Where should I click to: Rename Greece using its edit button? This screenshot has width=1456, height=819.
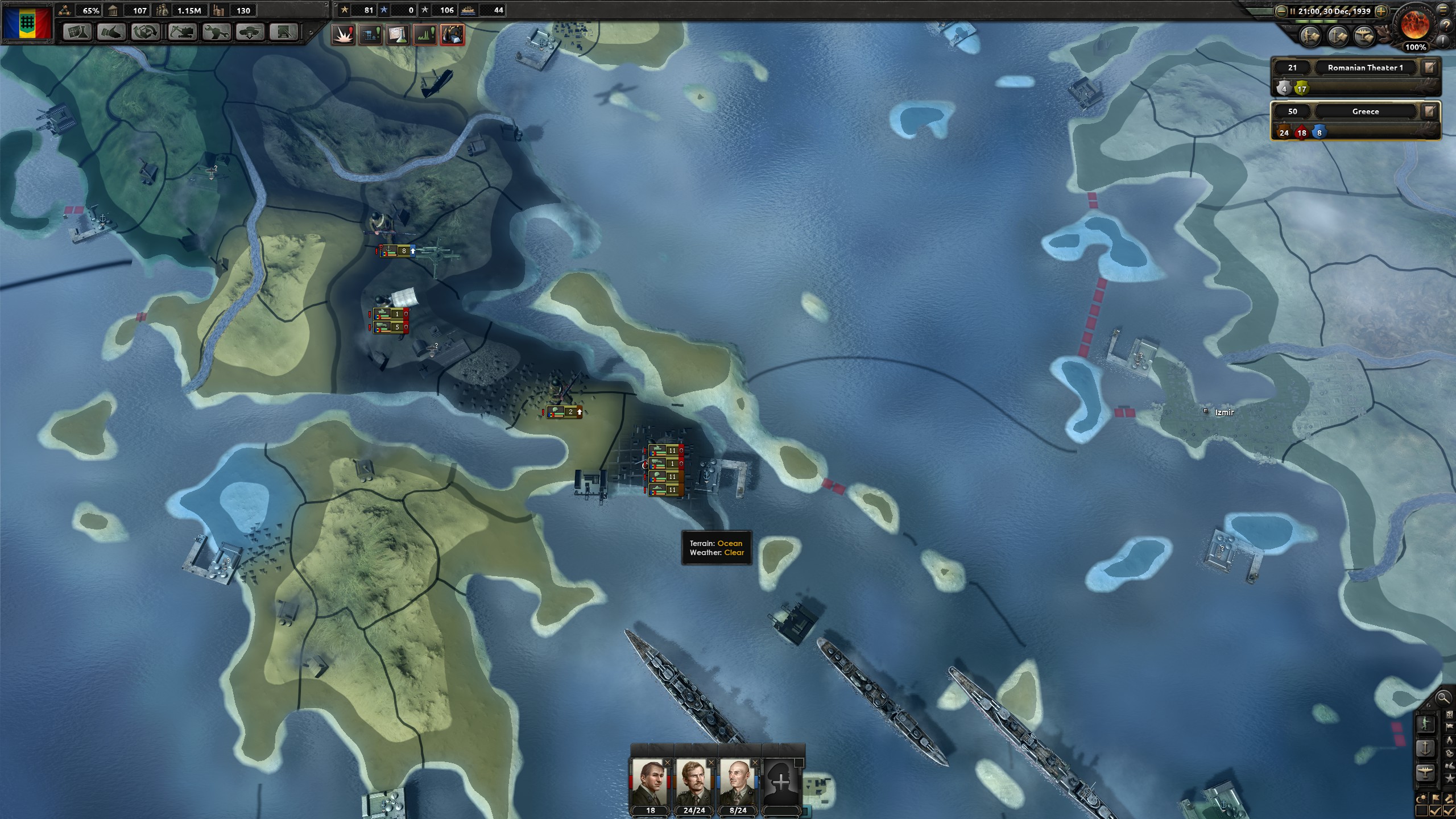click(x=1429, y=111)
